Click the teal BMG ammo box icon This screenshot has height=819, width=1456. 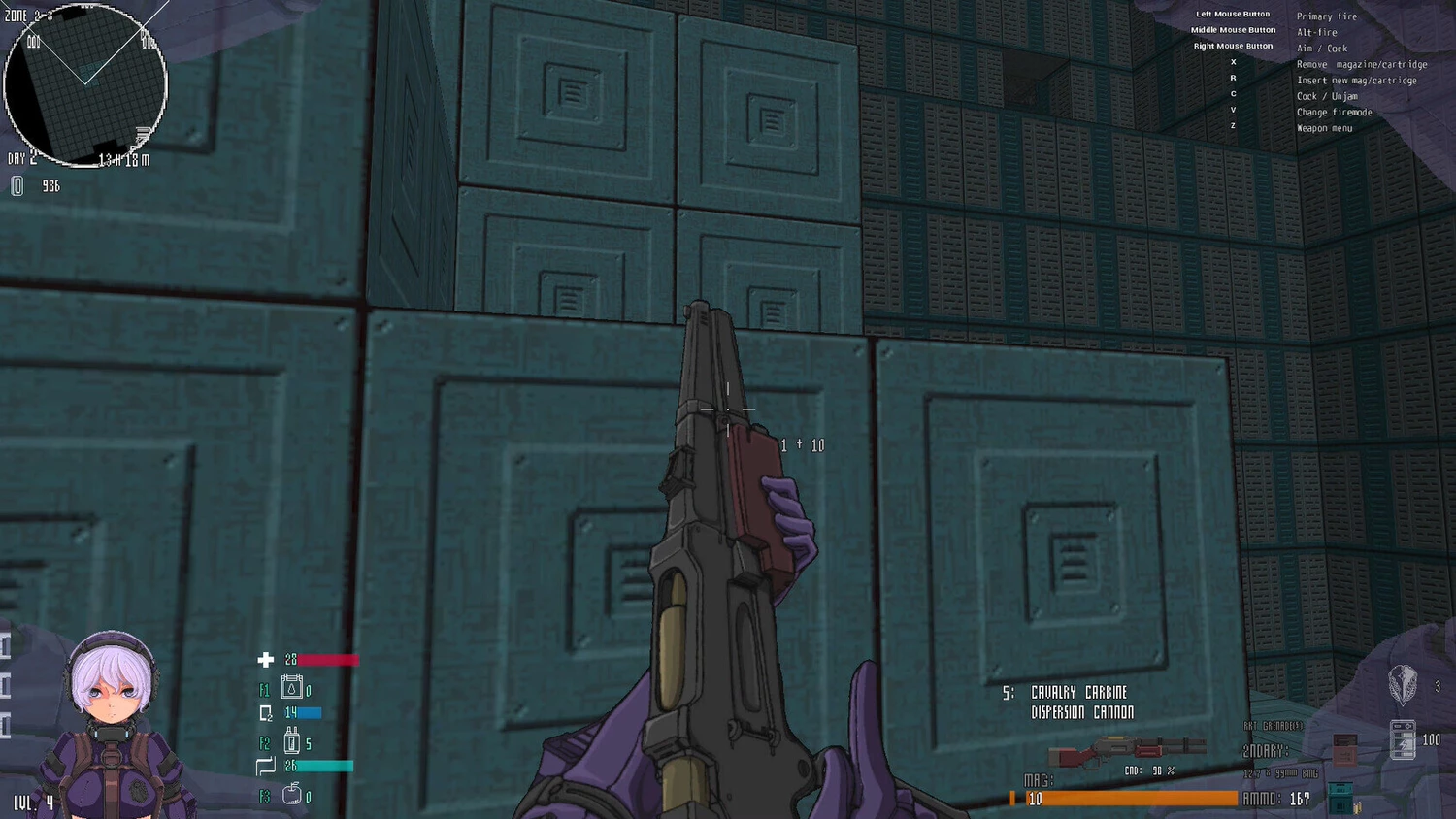(x=1340, y=797)
